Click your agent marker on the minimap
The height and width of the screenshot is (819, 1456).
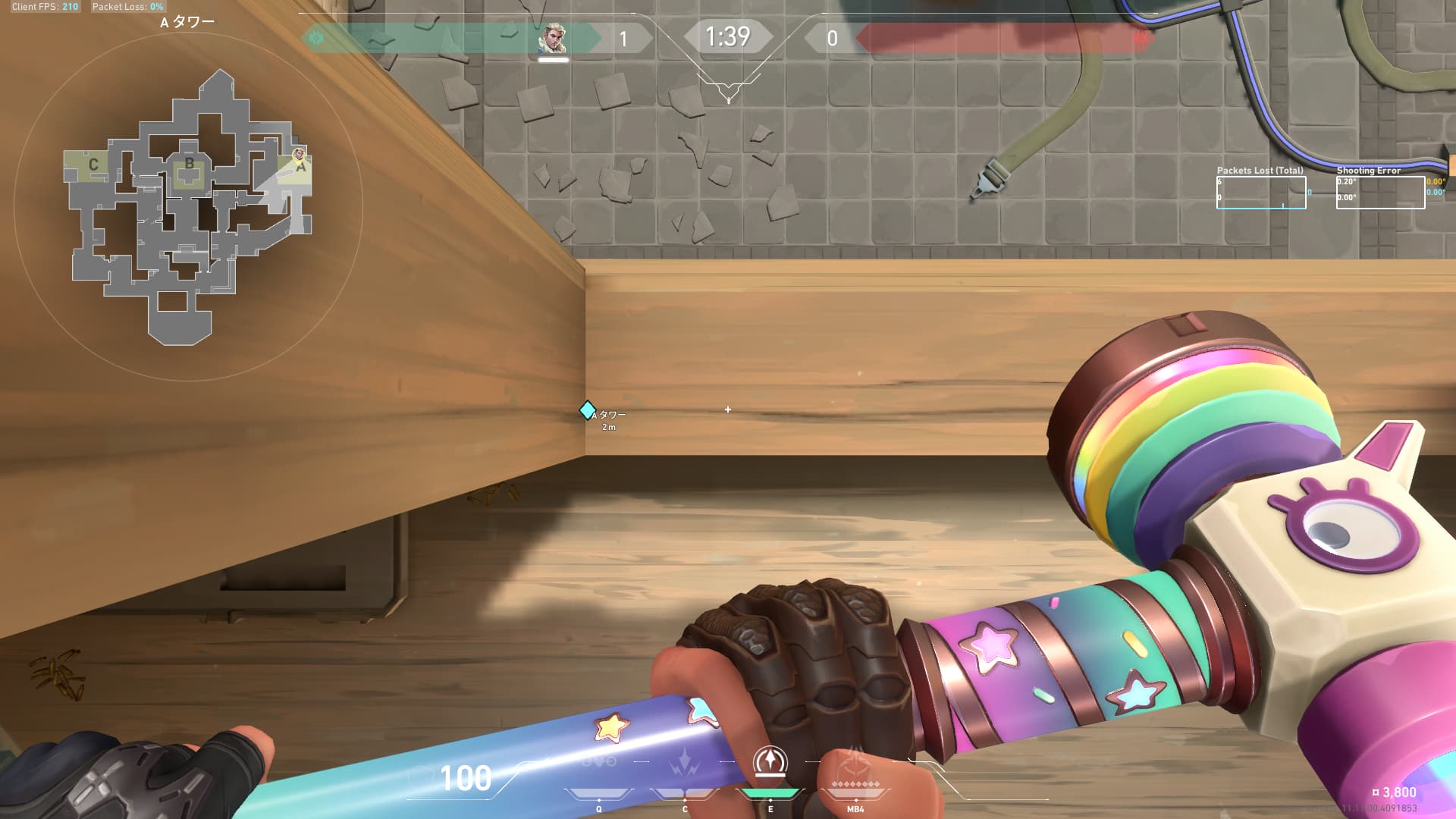(x=299, y=154)
